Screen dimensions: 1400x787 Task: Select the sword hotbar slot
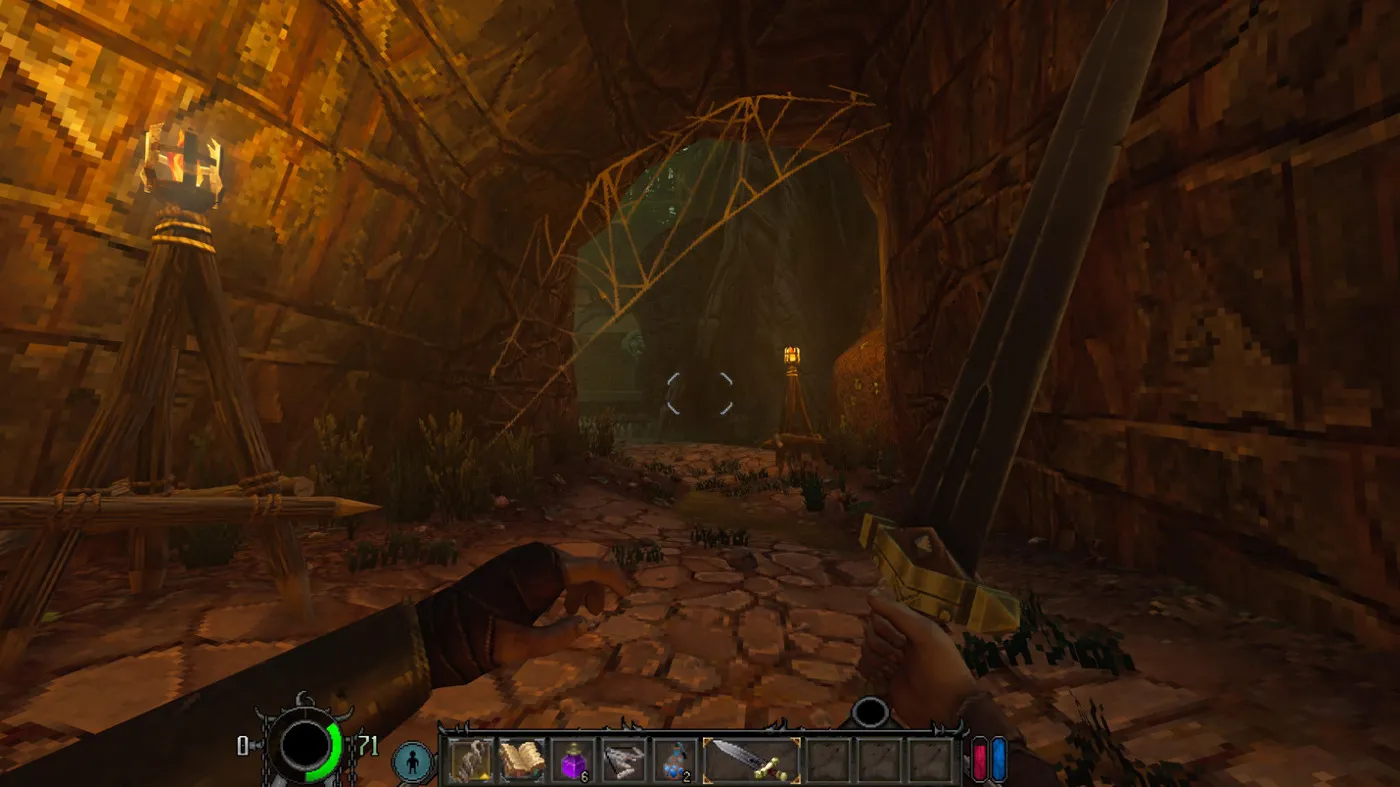(x=751, y=761)
